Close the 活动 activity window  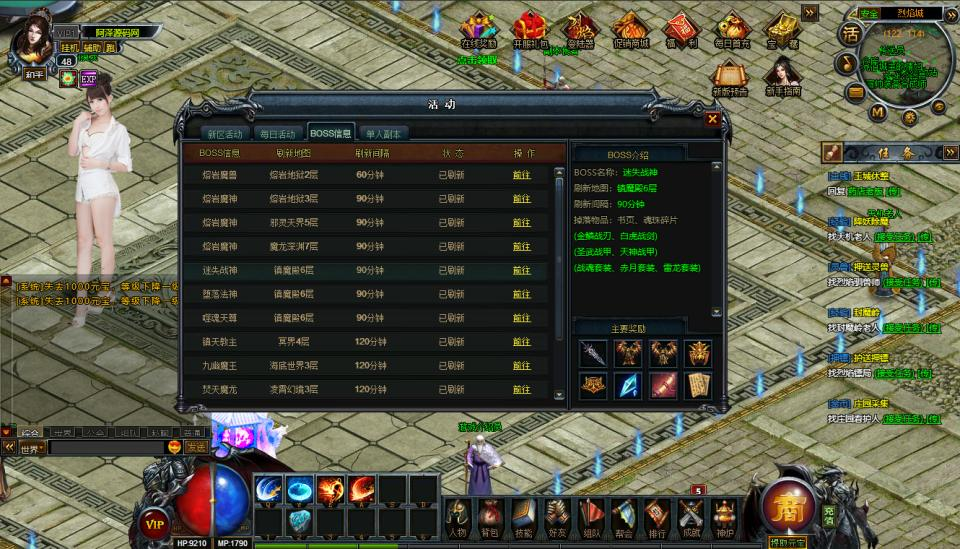[x=712, y=119]
